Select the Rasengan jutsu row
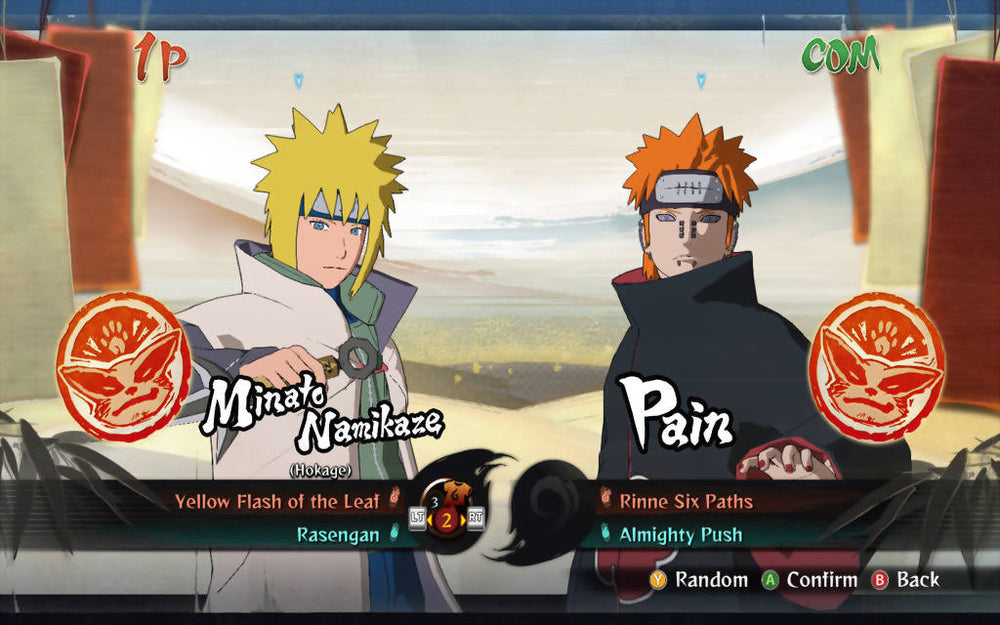1000x625 pixels. [x=338, y=535]
